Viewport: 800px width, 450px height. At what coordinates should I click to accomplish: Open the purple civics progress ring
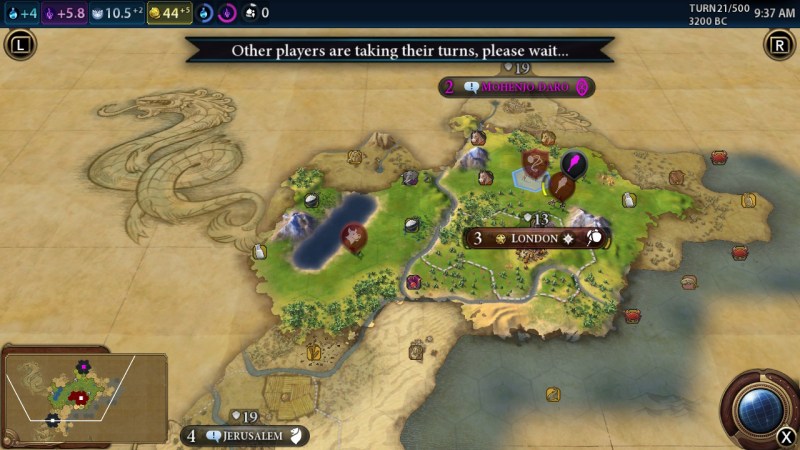[227, 13]
